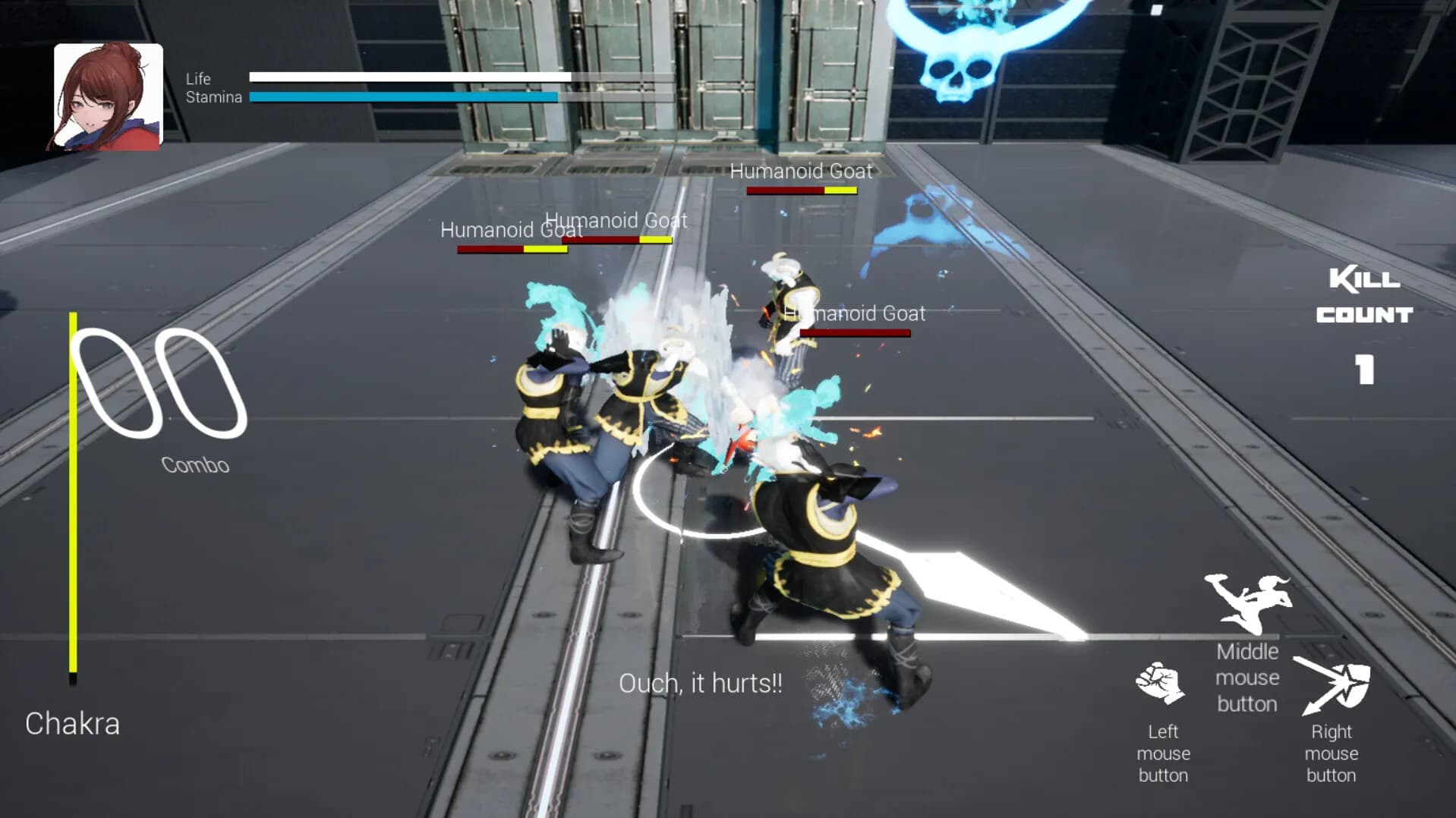This screenshot has height=818, width=1456.
Task: Click the yellow Chakra gauge
Action: point(73,493)
